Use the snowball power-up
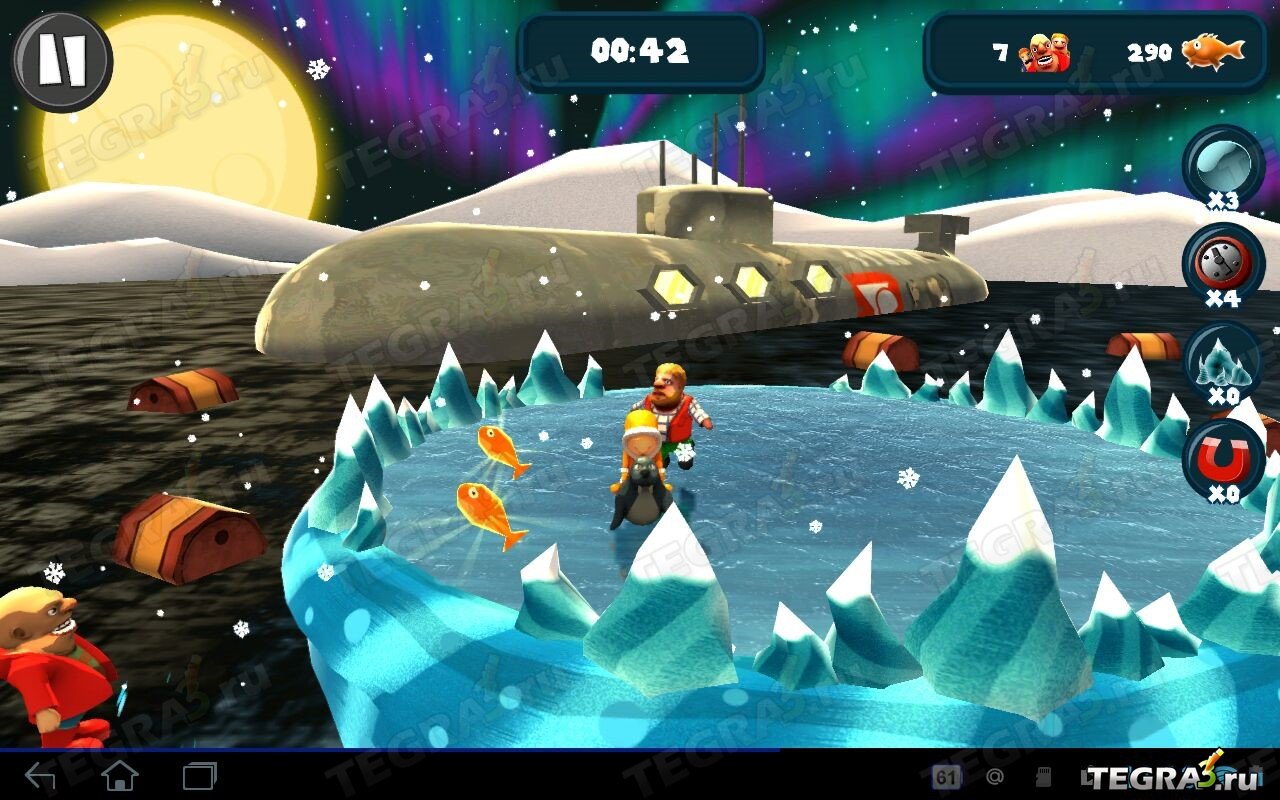This screenshot has width=1280, height=800. [x=1223, y=164]
